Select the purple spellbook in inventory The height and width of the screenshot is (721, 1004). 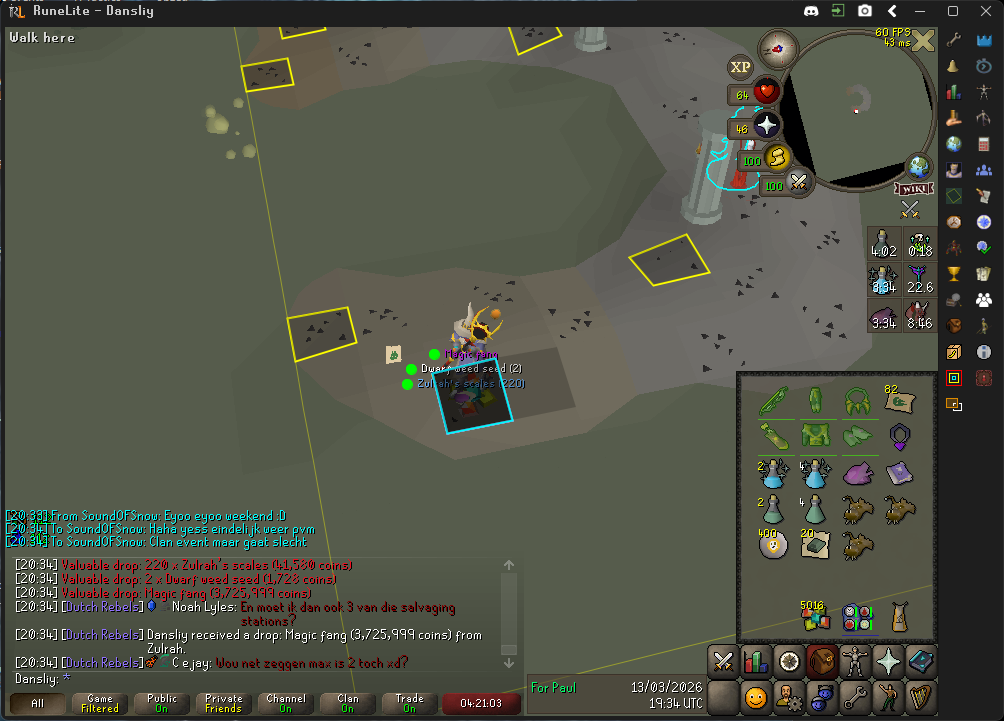point(899,473)
